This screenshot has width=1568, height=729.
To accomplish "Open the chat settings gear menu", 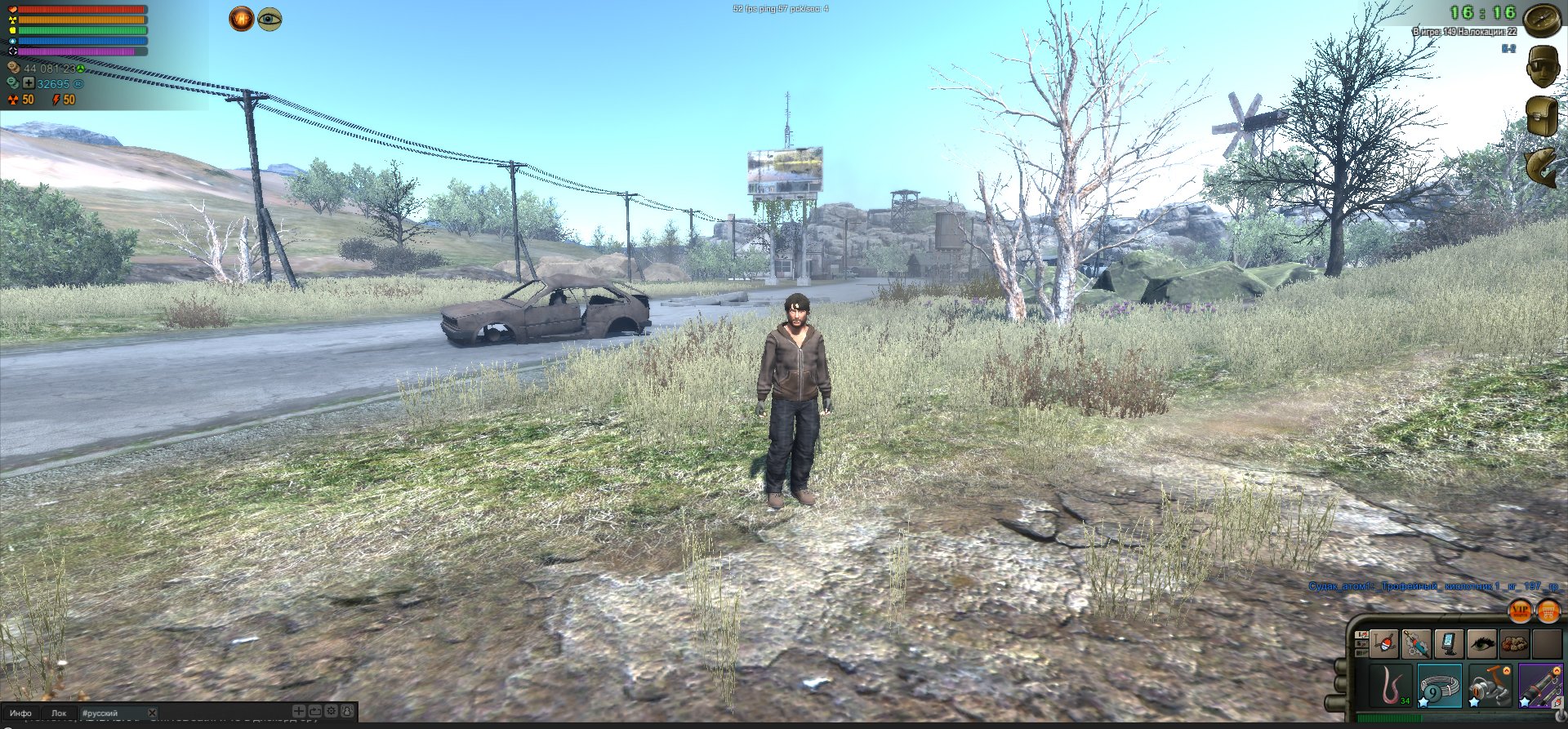I will point(332,712).
